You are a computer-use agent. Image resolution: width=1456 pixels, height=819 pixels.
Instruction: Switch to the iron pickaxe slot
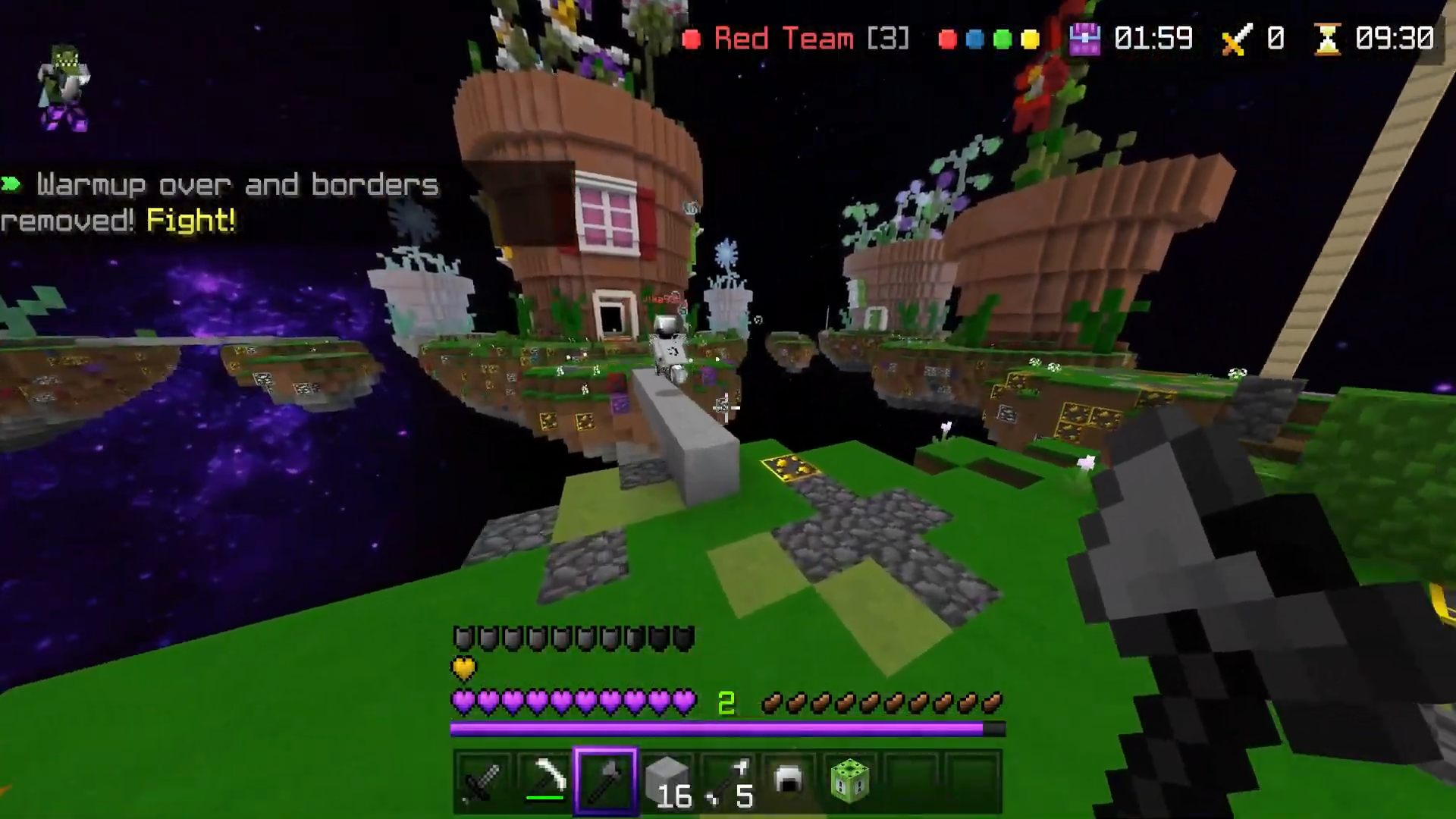pyautogui.click(x=545, y=781)
